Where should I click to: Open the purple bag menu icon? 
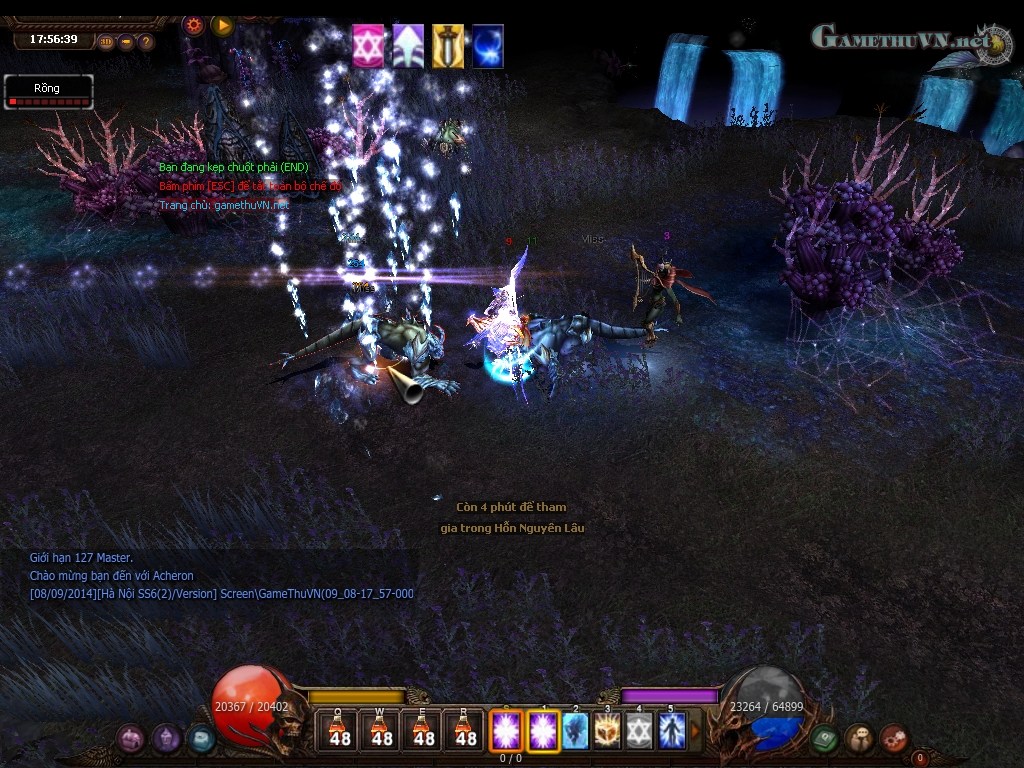pyautogui.click(x=131, y=739)
